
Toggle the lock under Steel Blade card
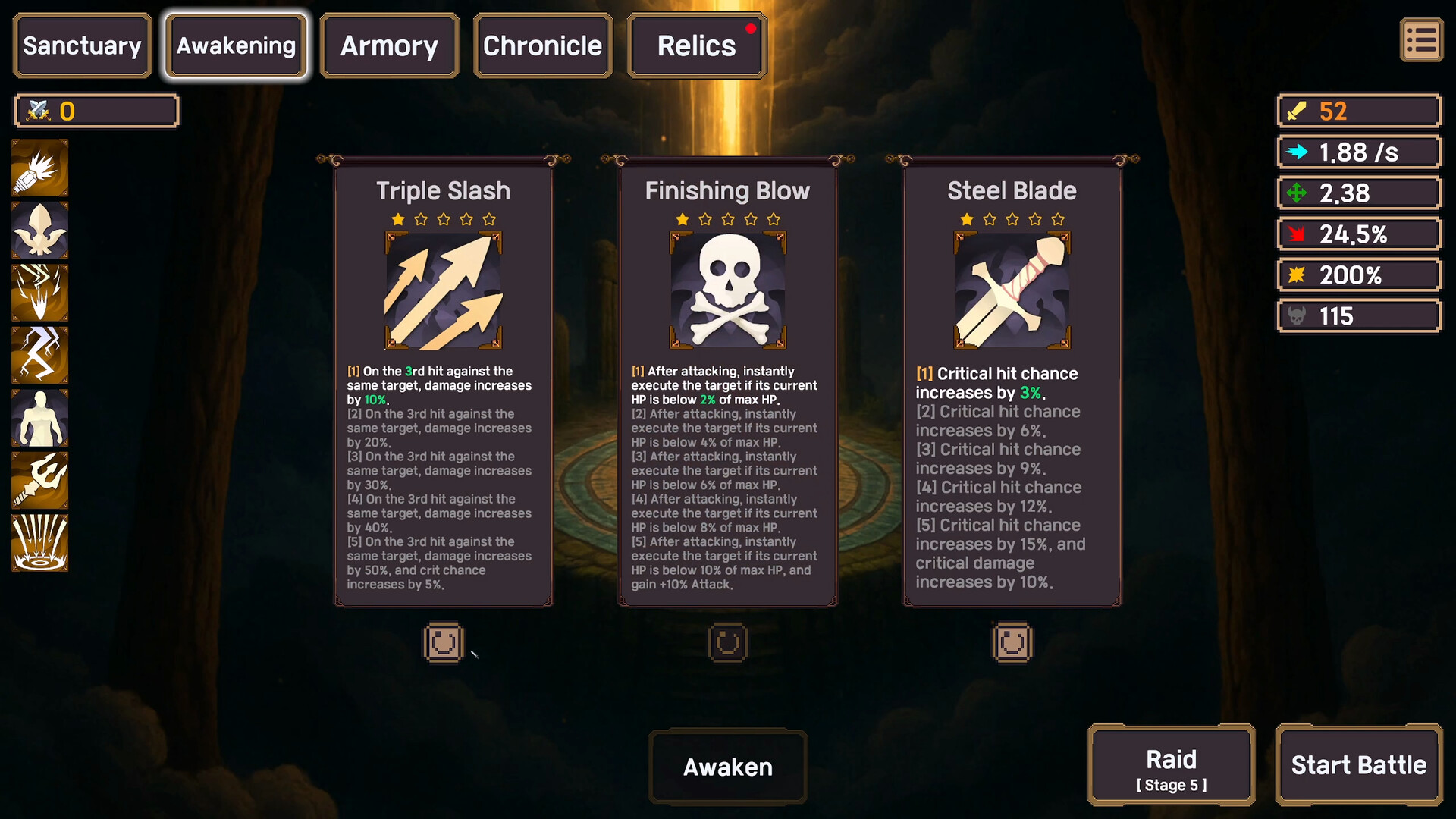pyautogui.click(x=1011, y=642)
